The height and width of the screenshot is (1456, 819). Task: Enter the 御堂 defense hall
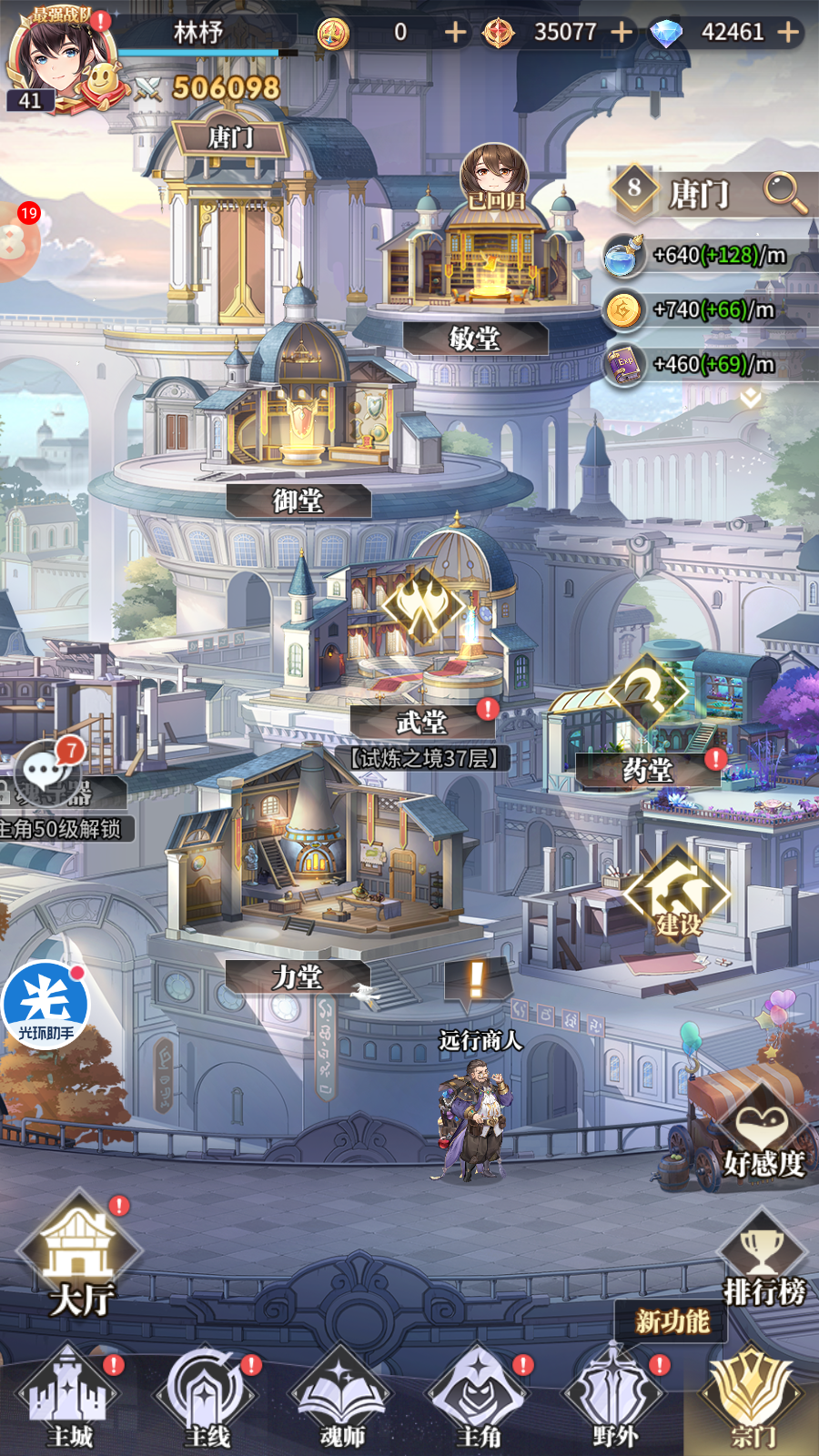tap(298, 500)
